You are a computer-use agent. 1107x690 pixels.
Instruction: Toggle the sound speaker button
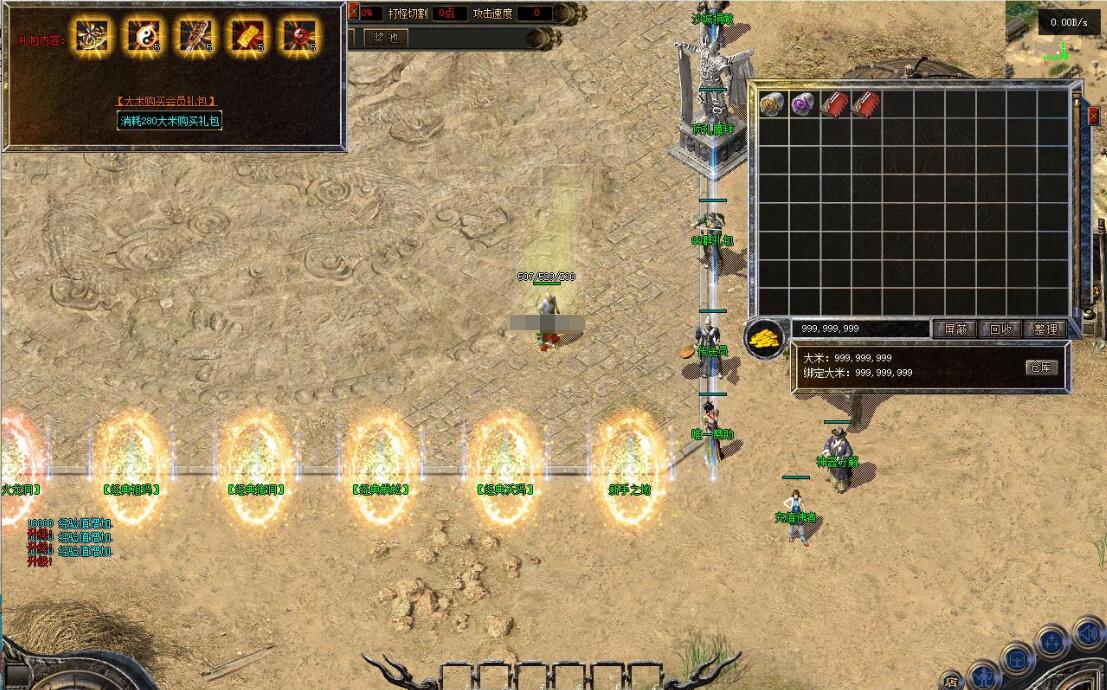point(1087,633)
